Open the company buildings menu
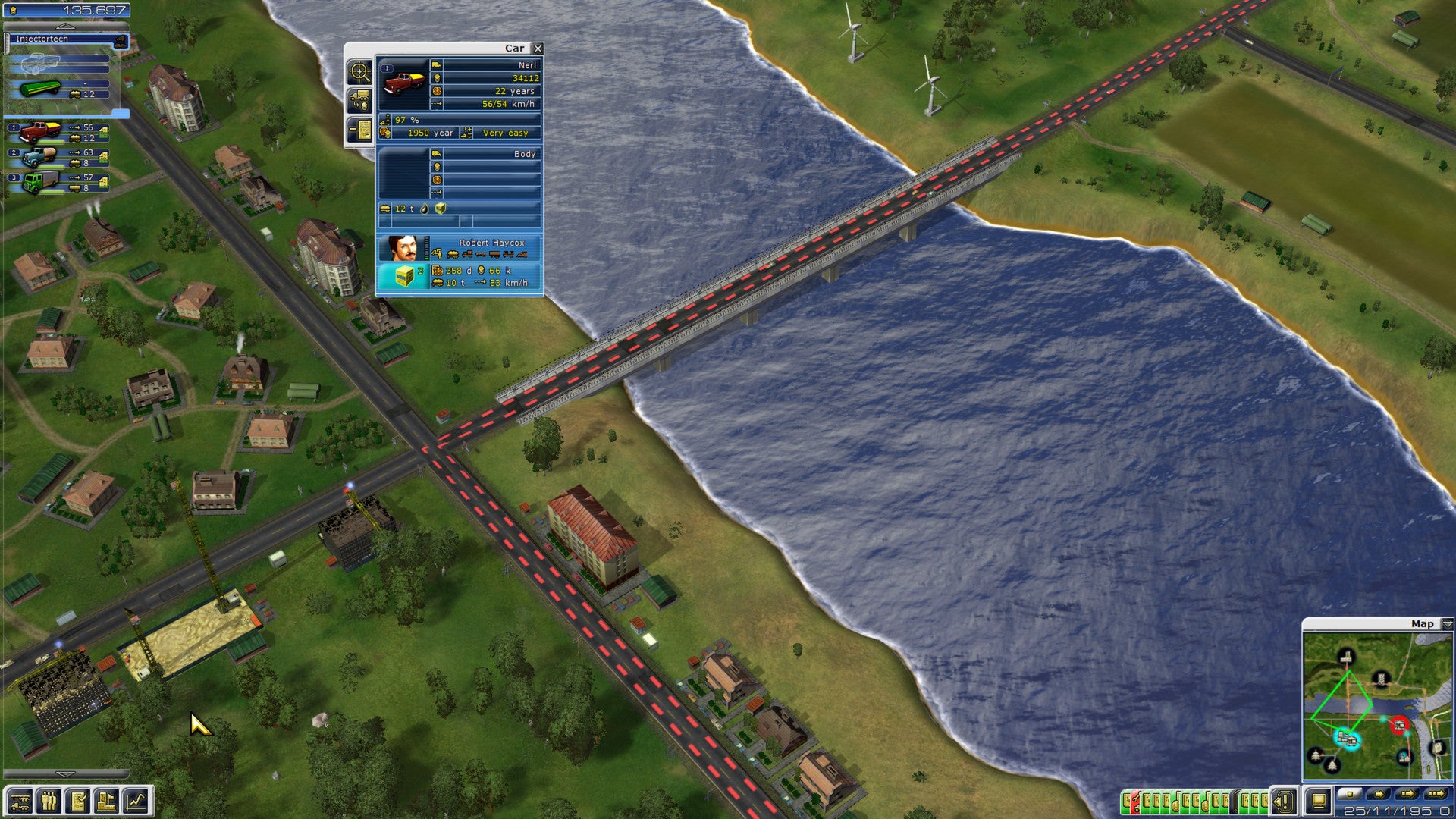This screenshot has height=819, width=1456. coord(107,801)
